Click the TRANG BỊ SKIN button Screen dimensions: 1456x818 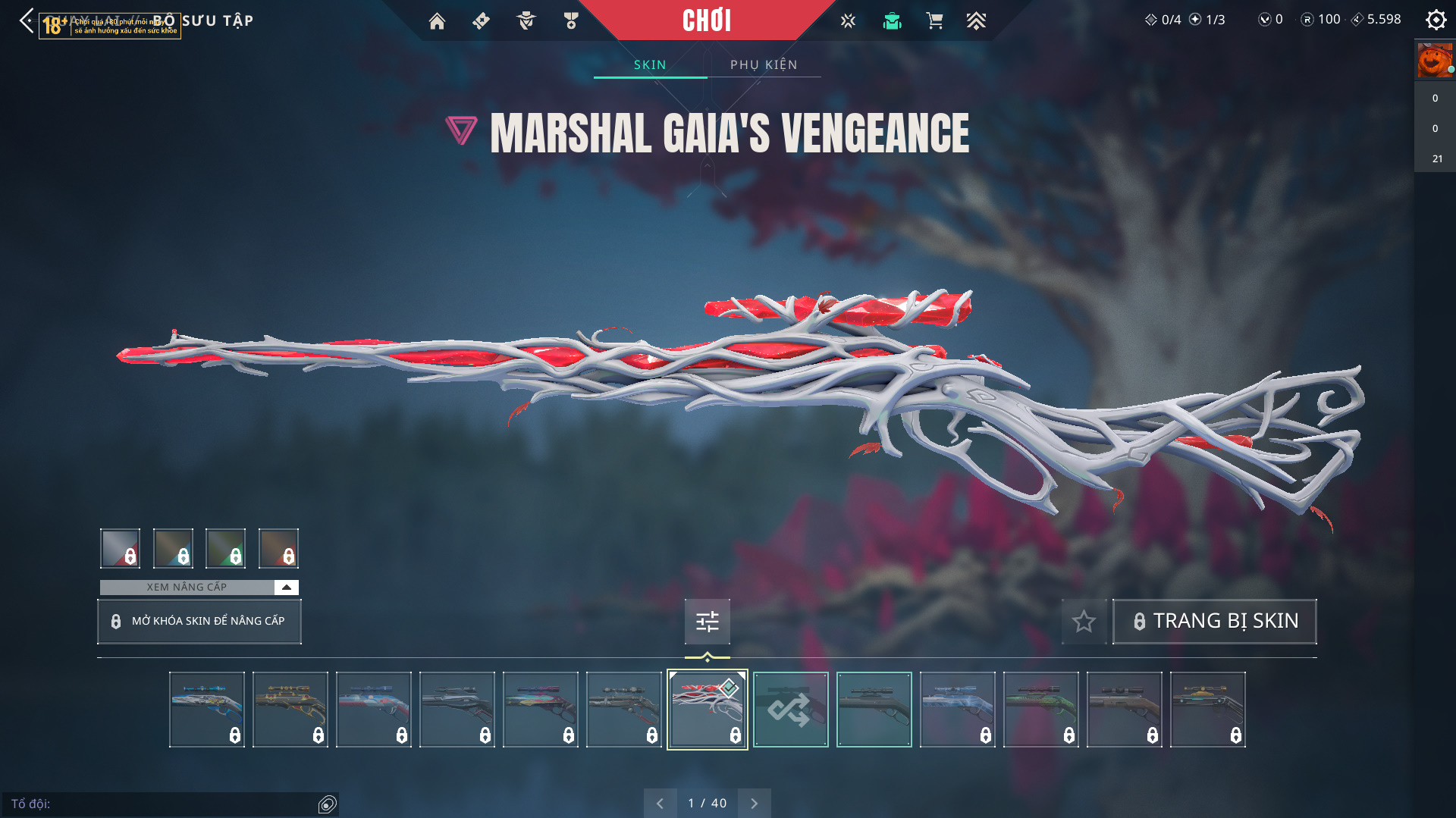[x=1214, y=622]
